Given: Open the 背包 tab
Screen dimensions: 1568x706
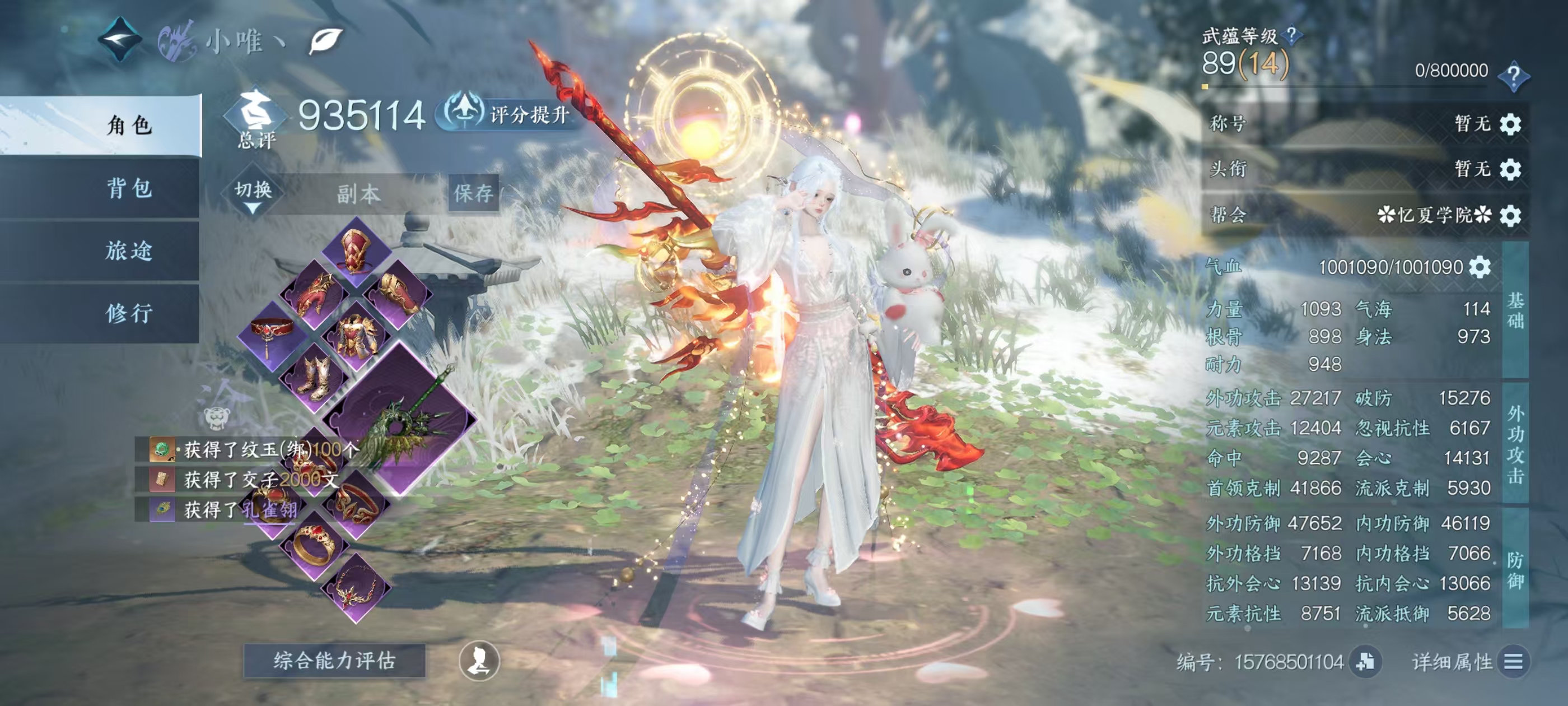Looking at the screenshot, I should pos(129,188).
